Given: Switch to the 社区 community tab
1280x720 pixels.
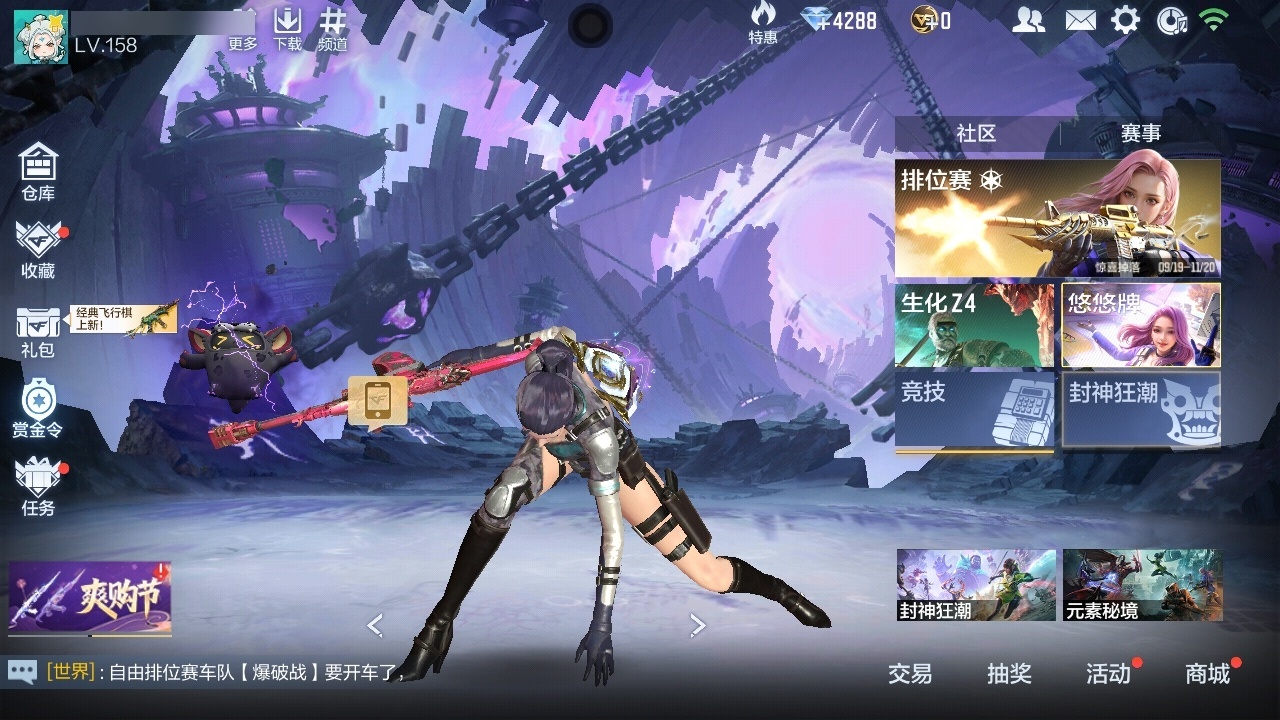Looking at the screenshot, I should 976,134.
